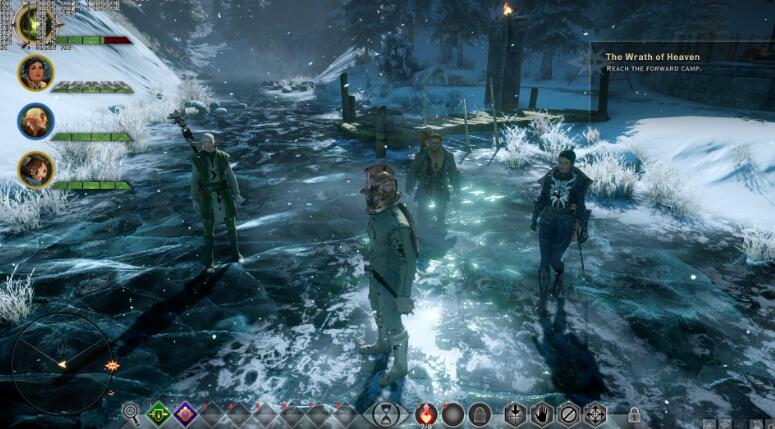Click the padlock slot beside the potions
This screenshot has width=775, height=429.
point(480,412)
